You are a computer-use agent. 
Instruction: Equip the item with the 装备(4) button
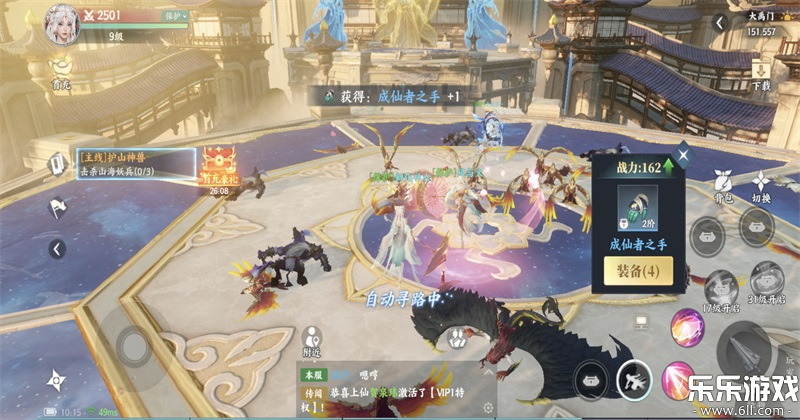click(637, 270)
